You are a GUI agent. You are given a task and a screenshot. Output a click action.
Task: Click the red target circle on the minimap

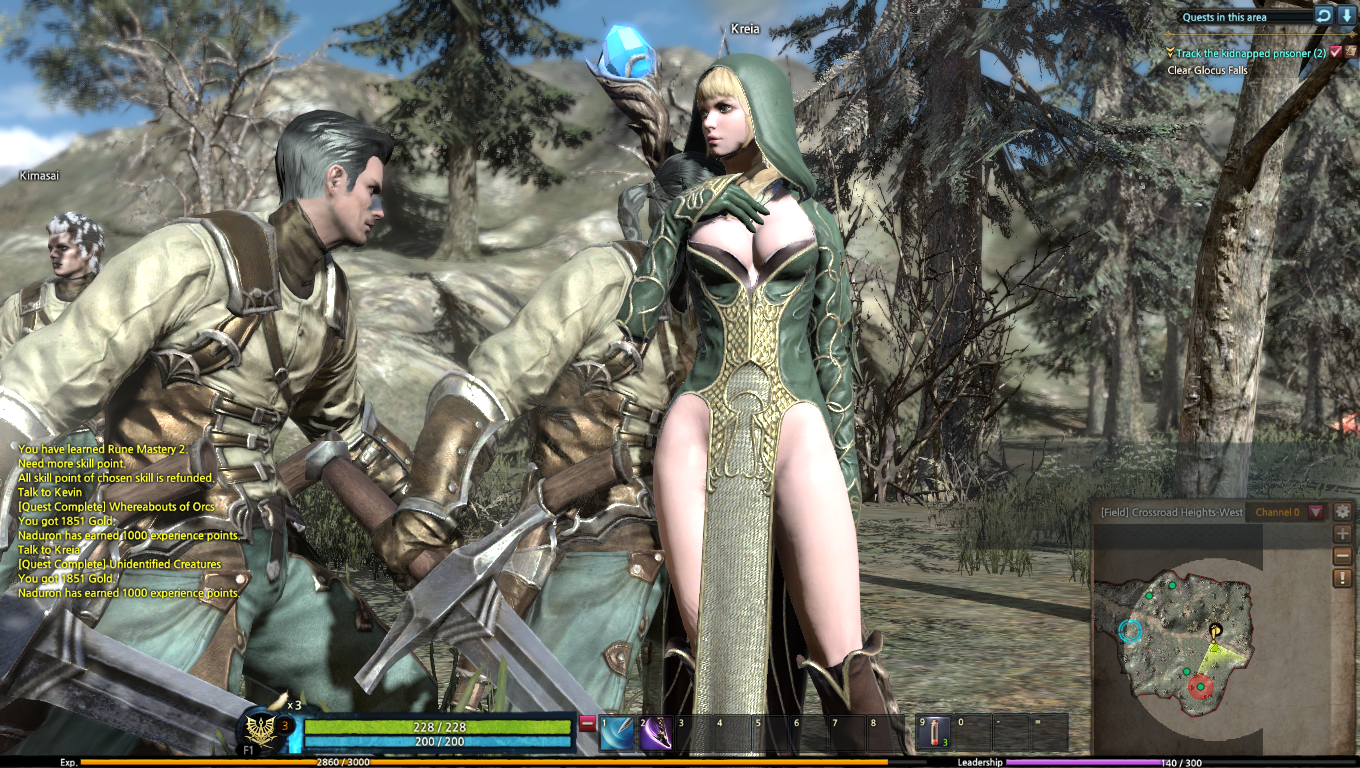coord(1199,687)
